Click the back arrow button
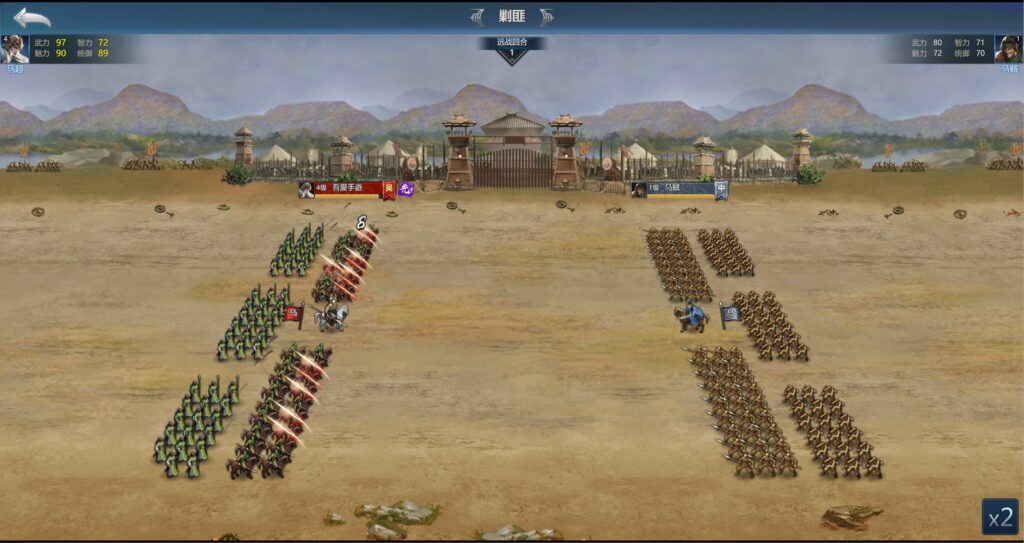This screenshot has height=543, width=1024. point(31,17)
